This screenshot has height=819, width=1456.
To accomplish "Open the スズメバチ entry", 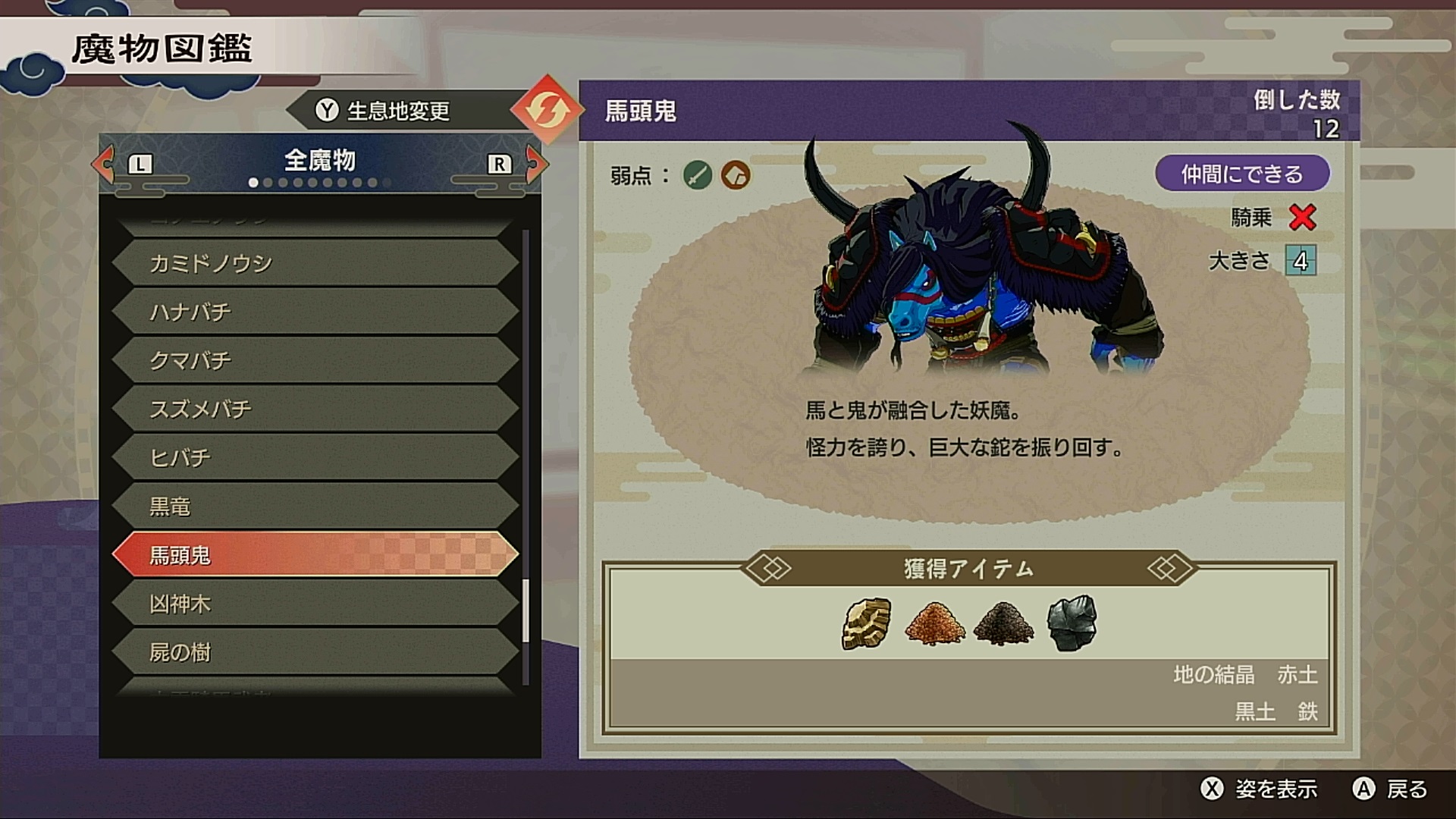I will (315, 409).
